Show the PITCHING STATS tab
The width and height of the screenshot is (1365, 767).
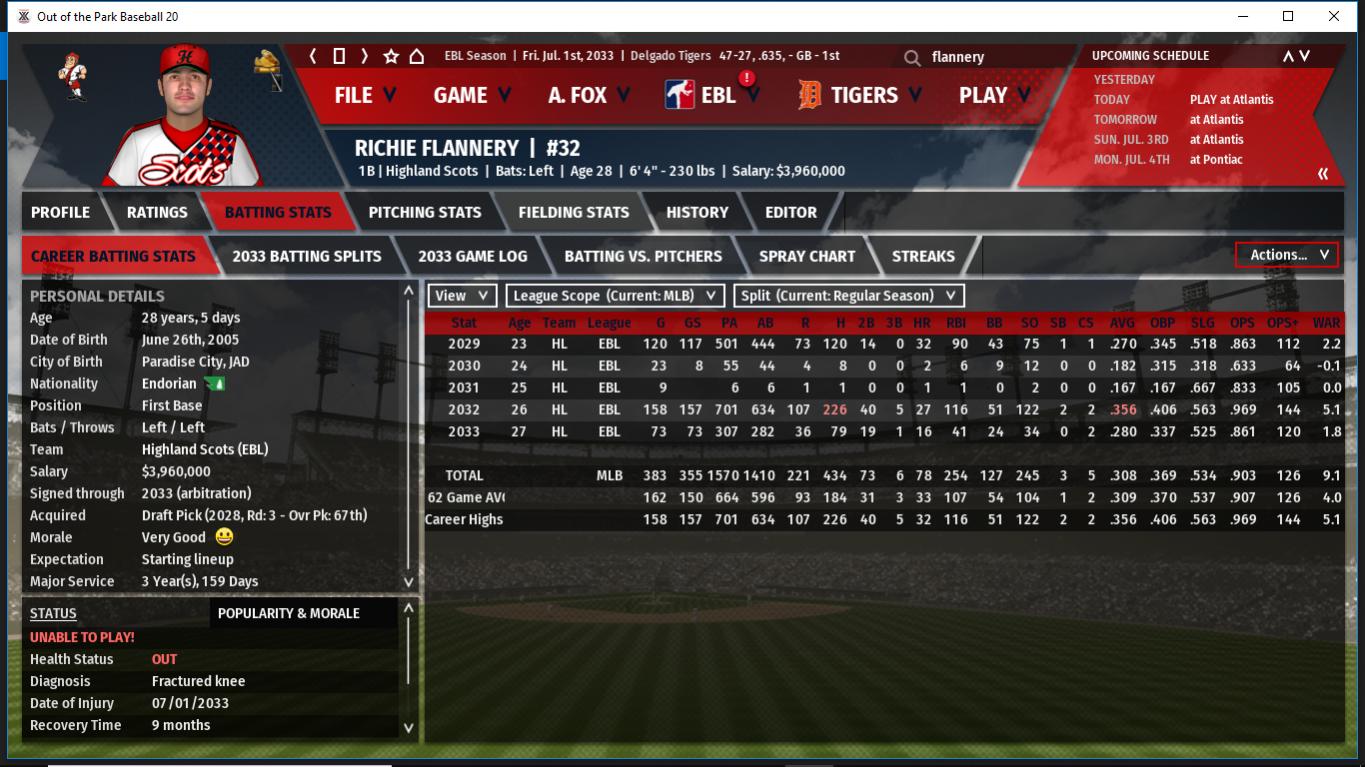click(x=425, y=212)
